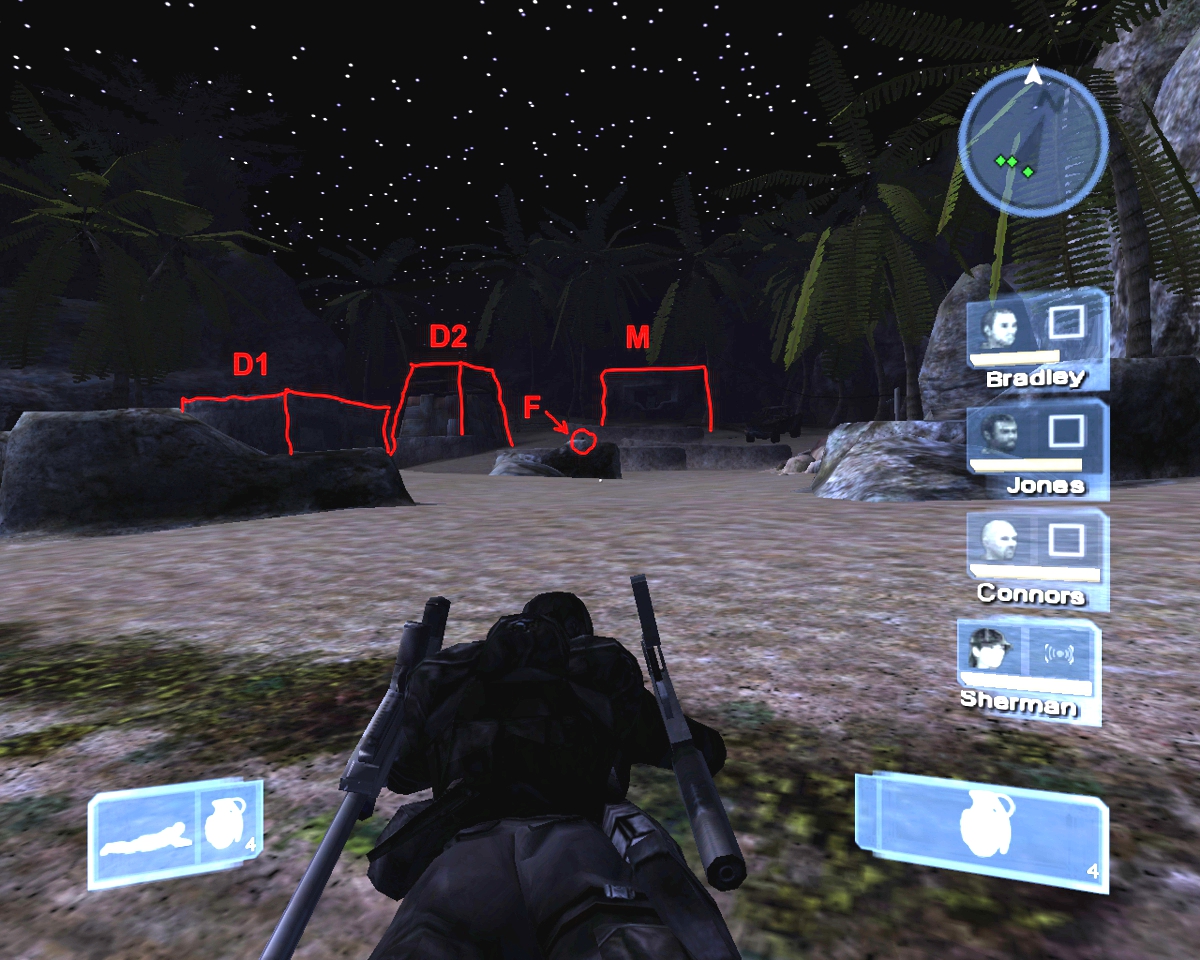Select the grenade weapon panel
The width and height of the screenshot is (1200, 960).
pyautogui.click(x=982, y=828)
